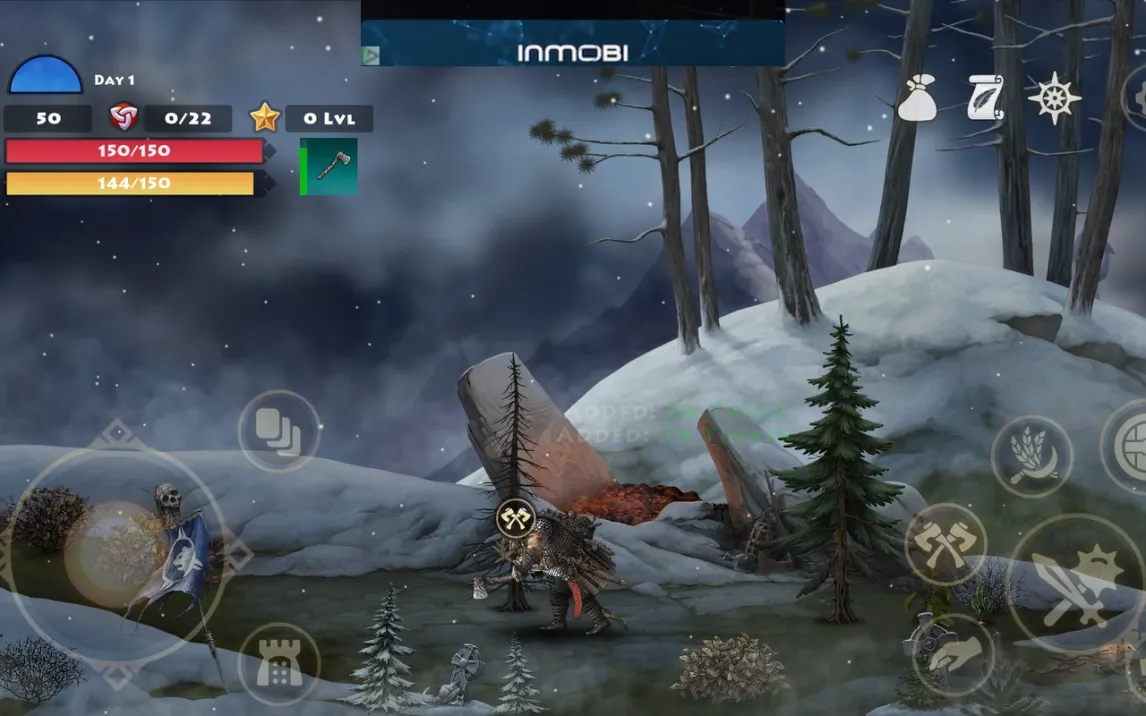Image resolution: width=1146 pixels, height=716 pixels.
Task: Tap the round shield button
Action: click(x=1132, y=446)
